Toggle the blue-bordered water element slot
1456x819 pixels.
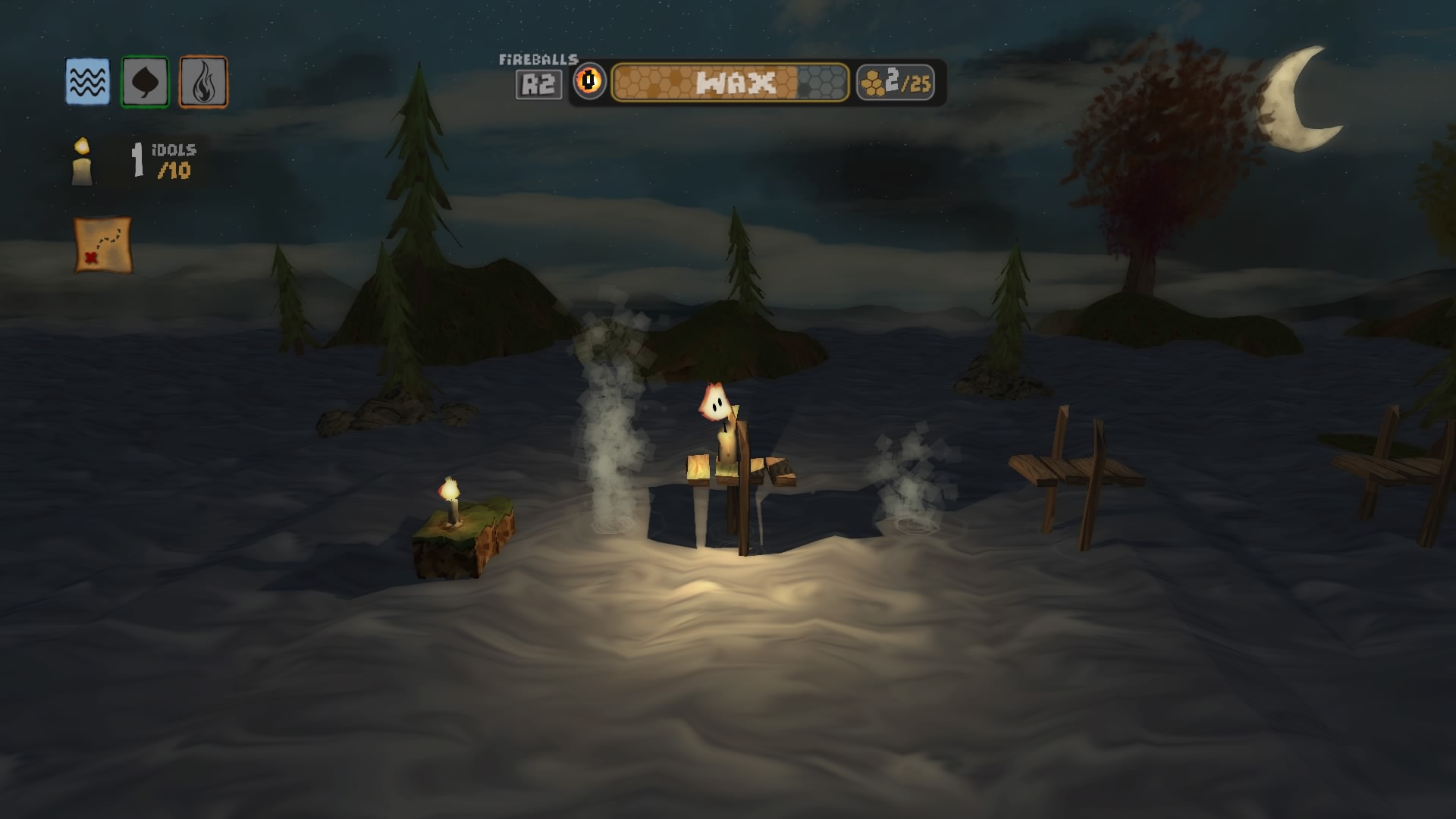pyautogui.click(x=86, y=83)
